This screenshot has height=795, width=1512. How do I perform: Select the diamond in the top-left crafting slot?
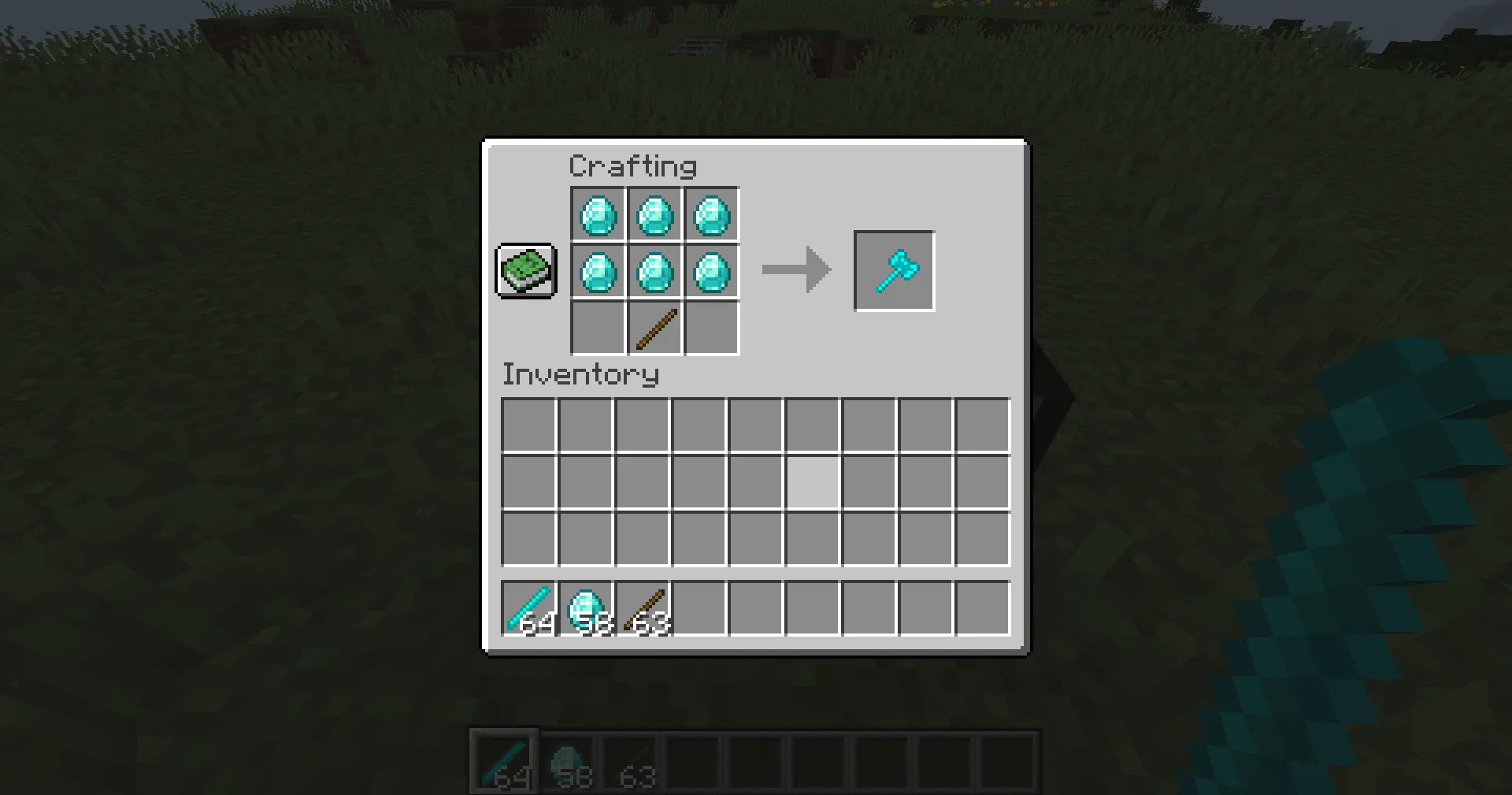[x=598, y=214]
